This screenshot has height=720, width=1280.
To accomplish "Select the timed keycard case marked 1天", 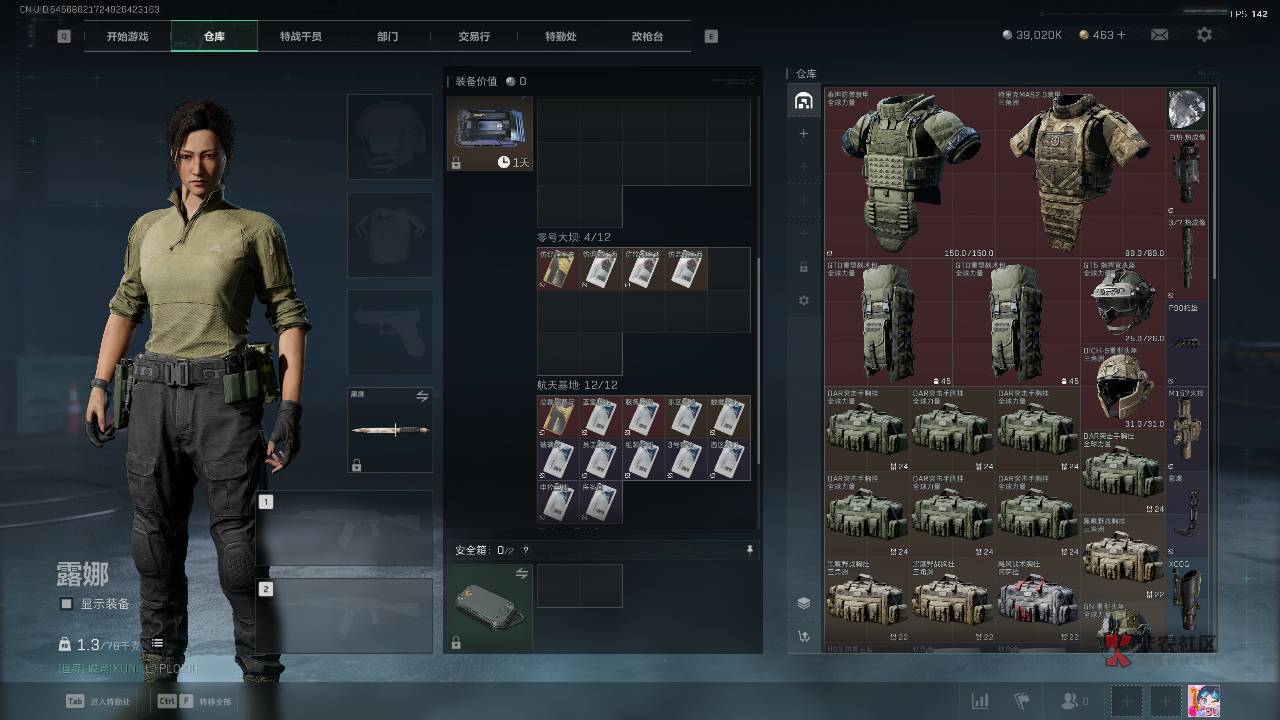I will coord(489,133).
